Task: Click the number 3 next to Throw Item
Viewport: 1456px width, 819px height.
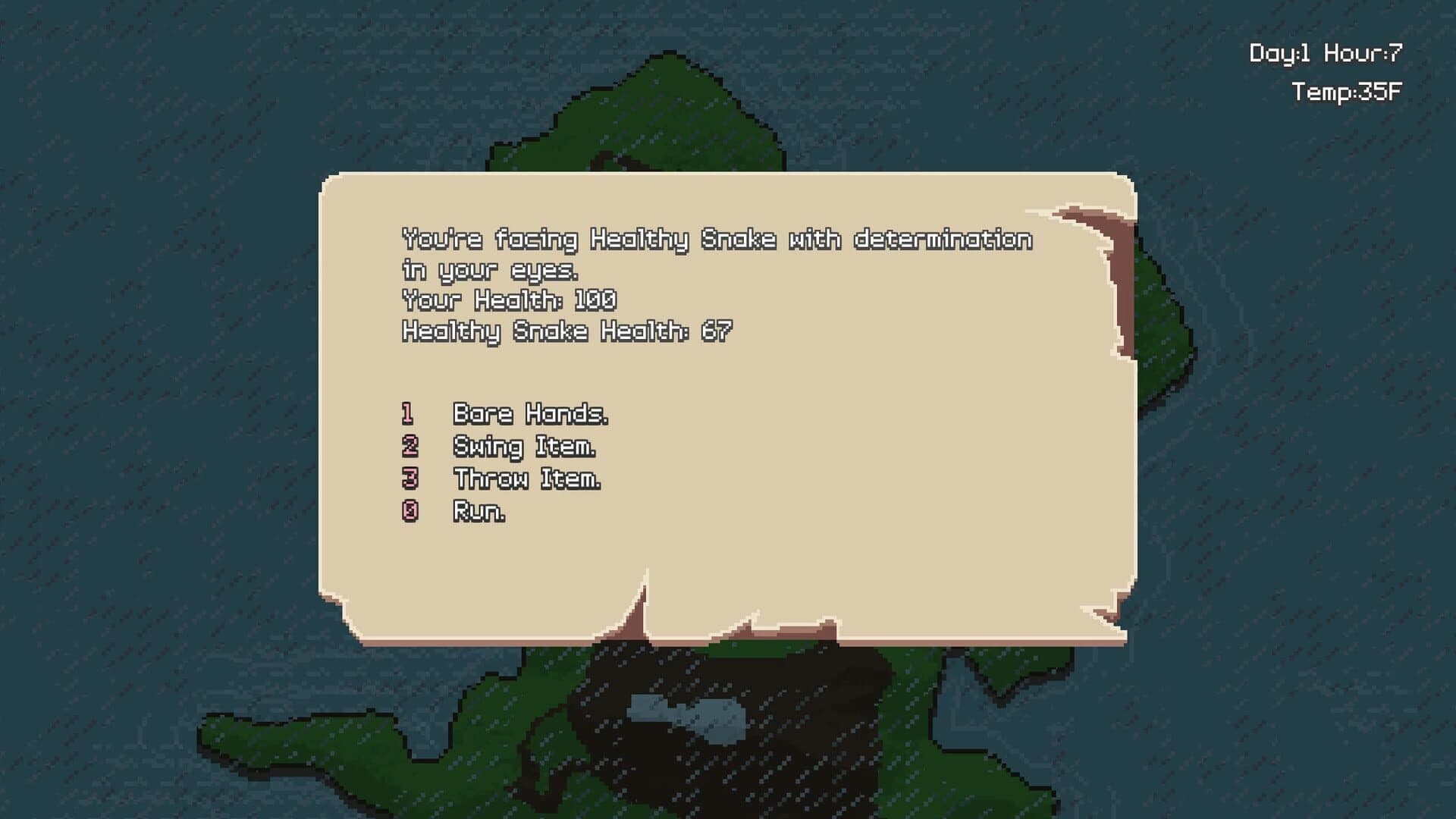Action: 408,479
